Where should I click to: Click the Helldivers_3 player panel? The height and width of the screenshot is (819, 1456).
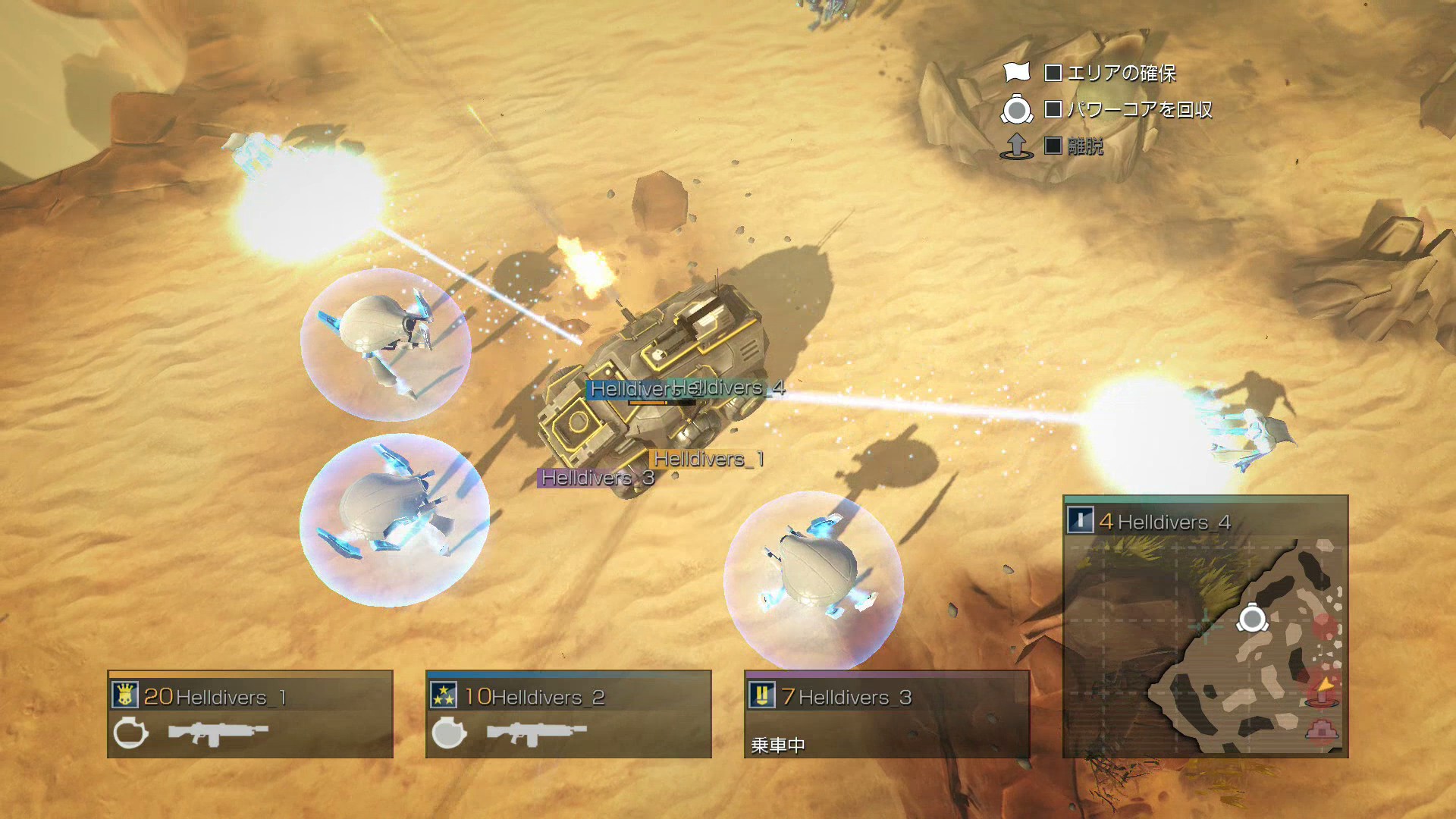click(887, 714)
